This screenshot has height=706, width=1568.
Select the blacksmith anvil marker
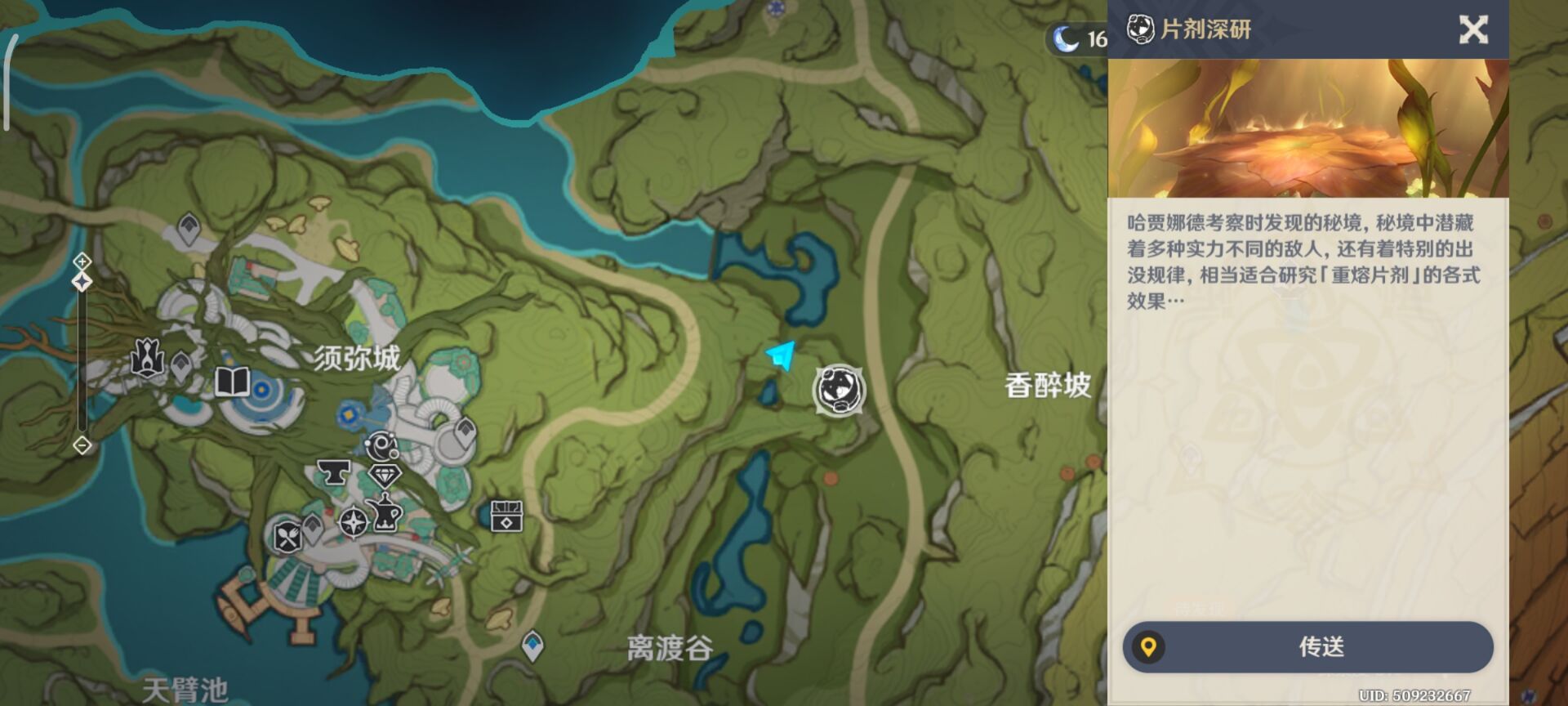[333, 472]
